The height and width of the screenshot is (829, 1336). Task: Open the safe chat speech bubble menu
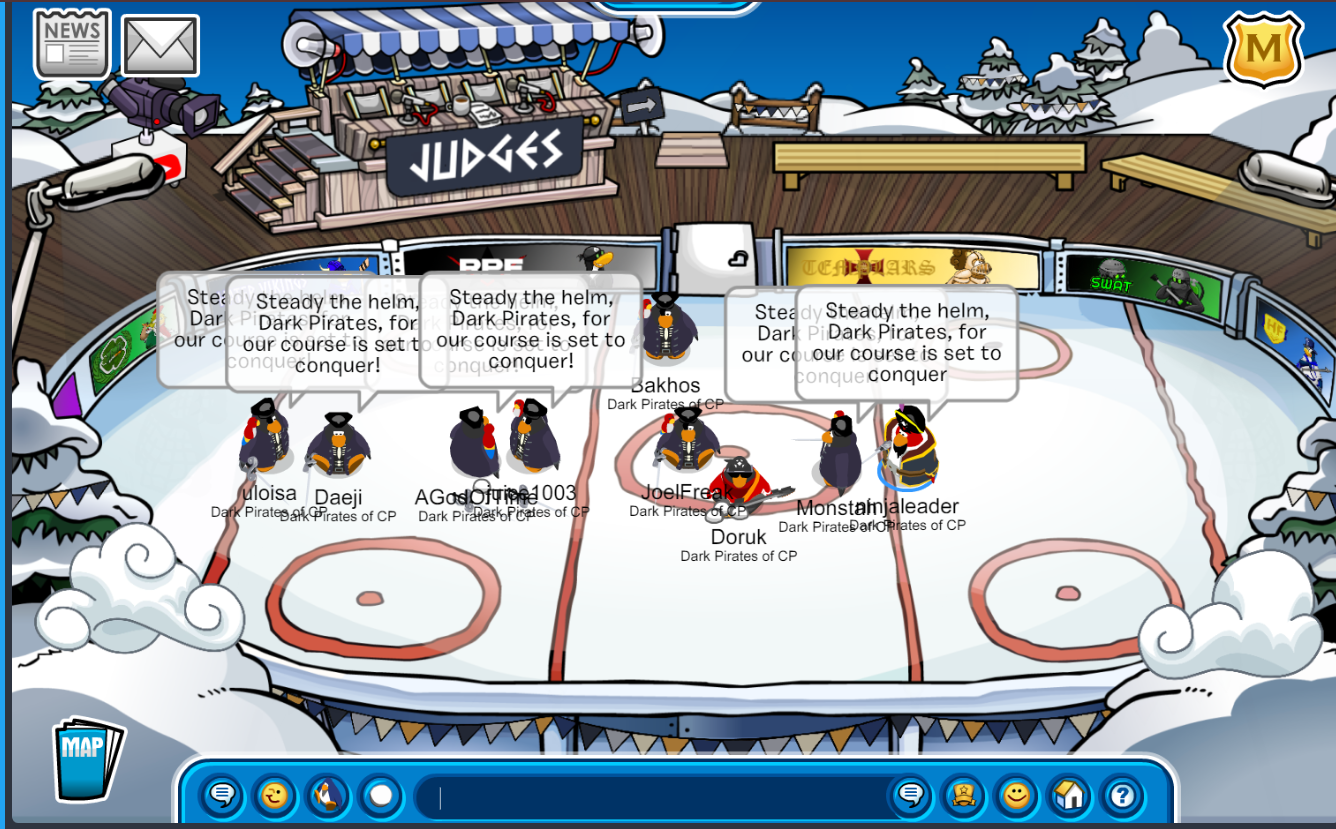click(223, 796)
